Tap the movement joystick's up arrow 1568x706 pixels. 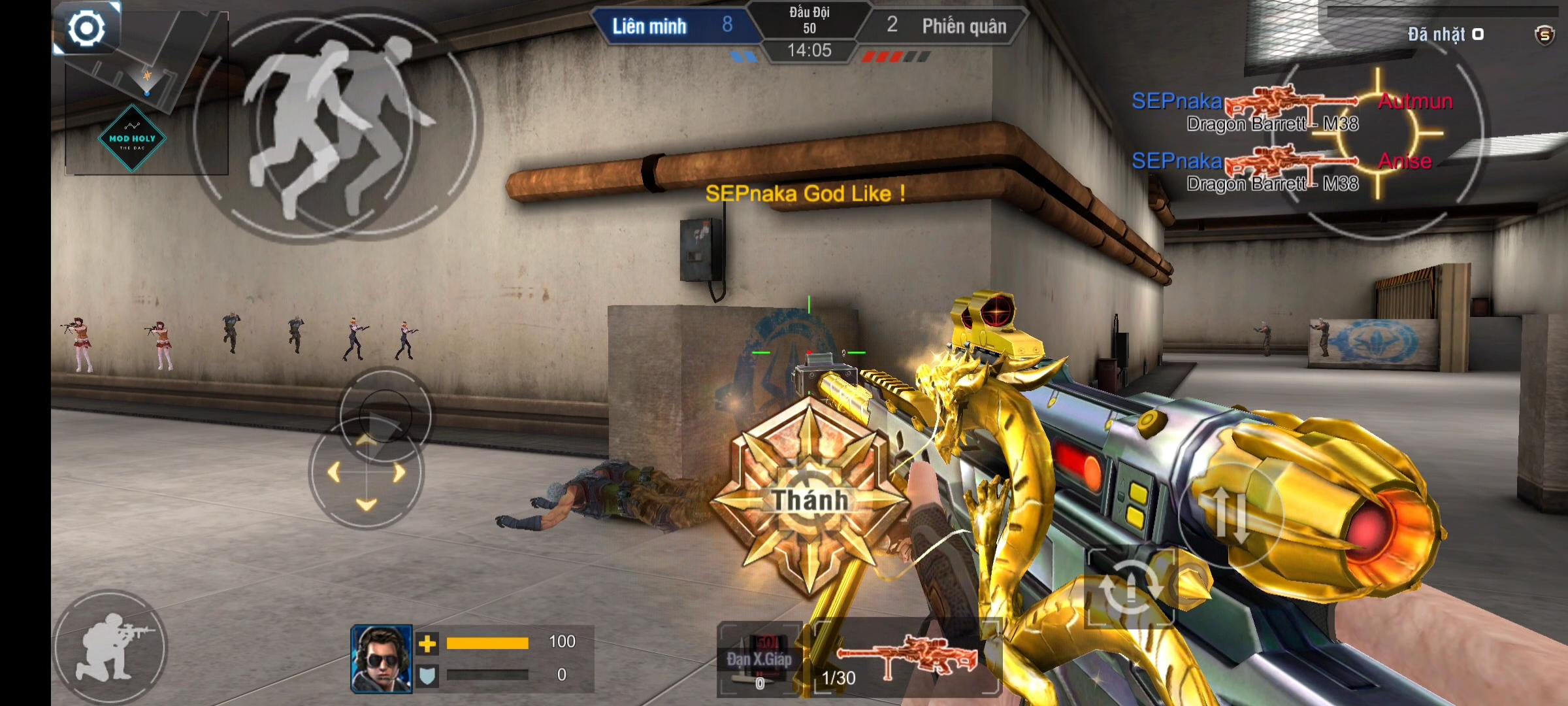coord(367,440)
